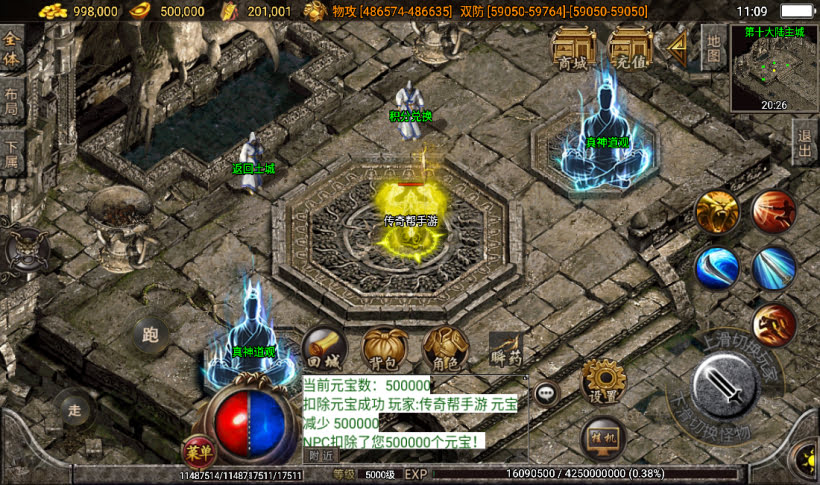Activate the red flying kick skill
Image resolution: width=820 pixels, height=485 pixels.
point(773,212)
